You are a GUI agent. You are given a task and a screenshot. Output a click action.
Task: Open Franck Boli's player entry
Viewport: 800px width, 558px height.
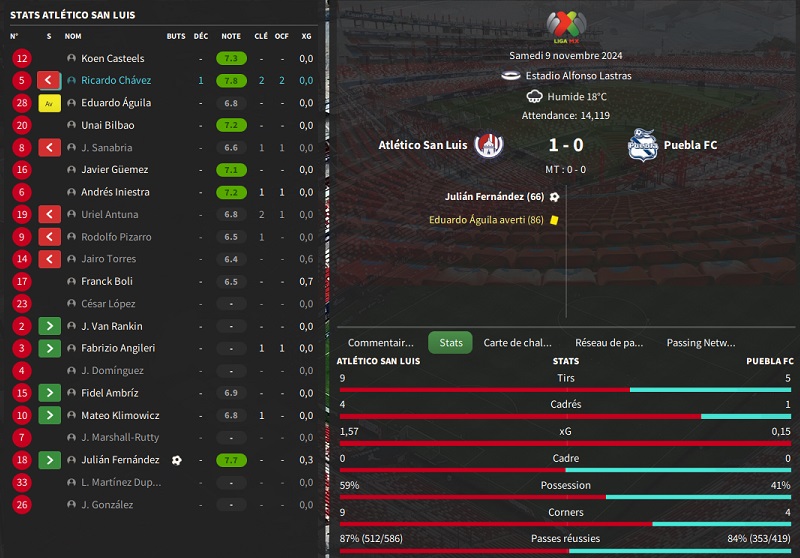[107, 282]
